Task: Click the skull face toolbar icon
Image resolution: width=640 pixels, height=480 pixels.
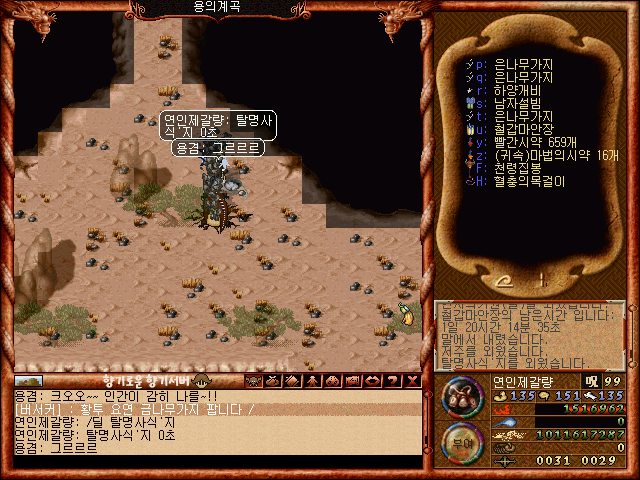Action: pyautogui.click(x=252, y=381)
